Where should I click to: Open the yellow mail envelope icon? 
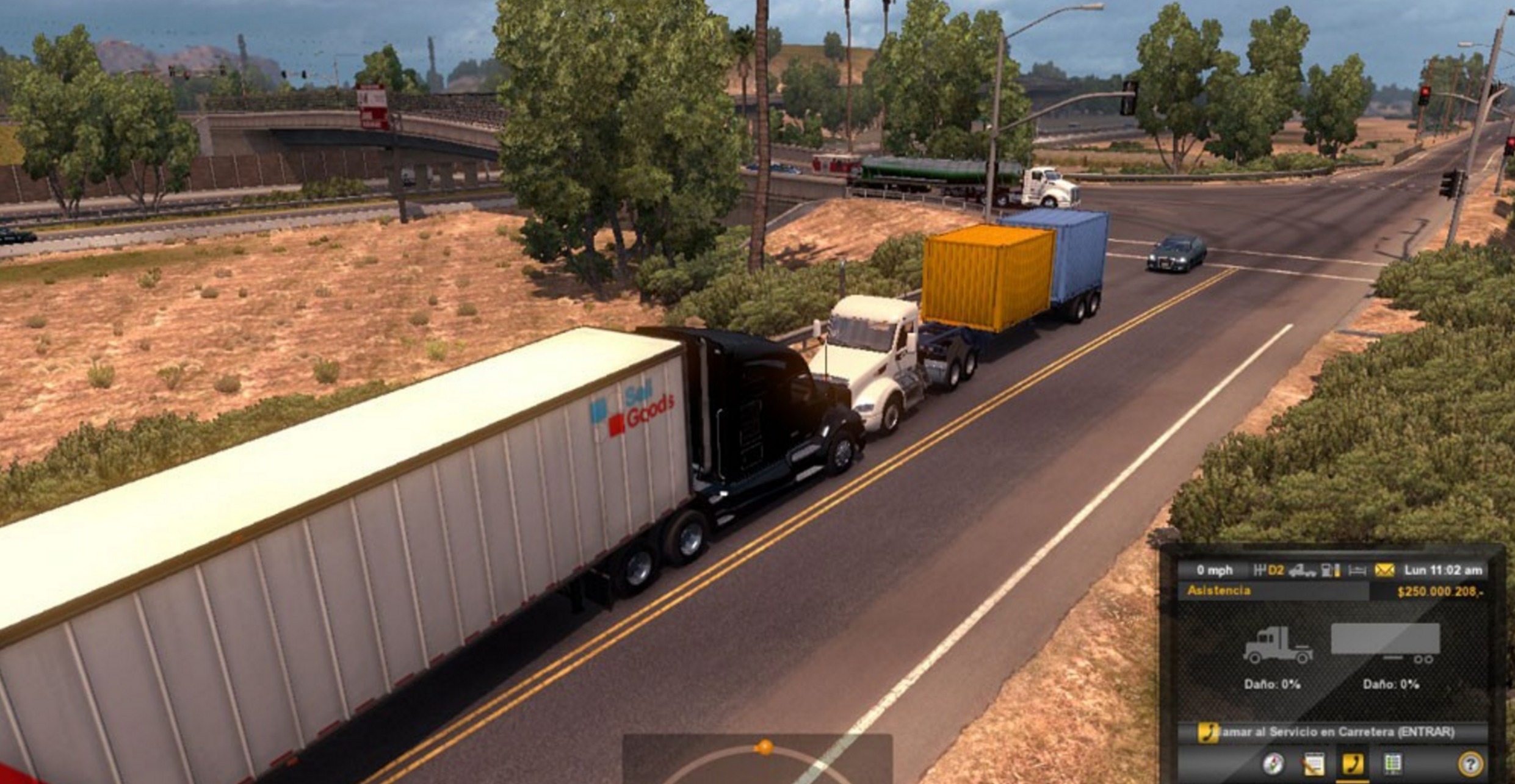coord(1384,570)
